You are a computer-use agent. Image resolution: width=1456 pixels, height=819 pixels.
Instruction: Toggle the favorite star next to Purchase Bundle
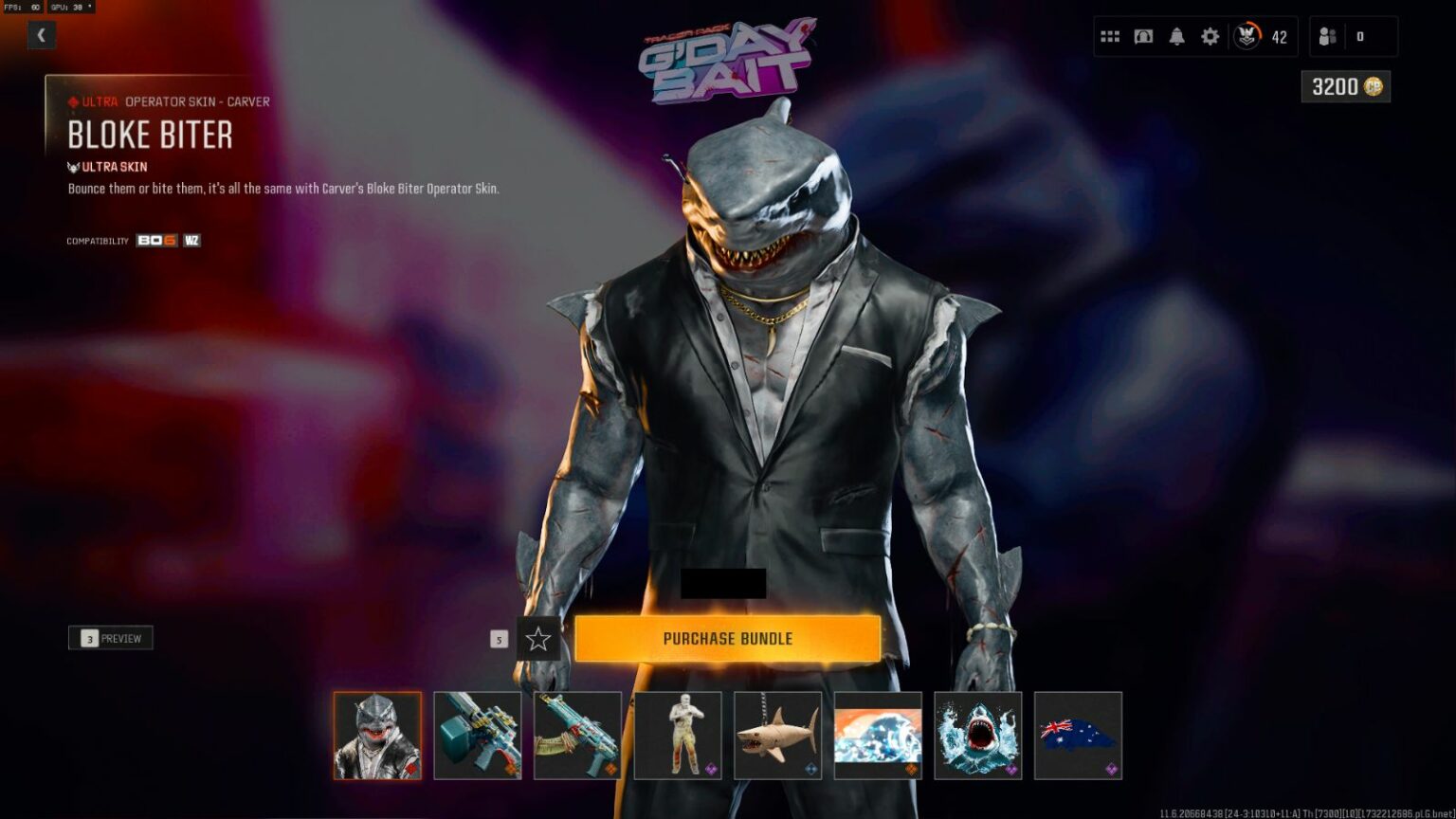click(538, 640)
